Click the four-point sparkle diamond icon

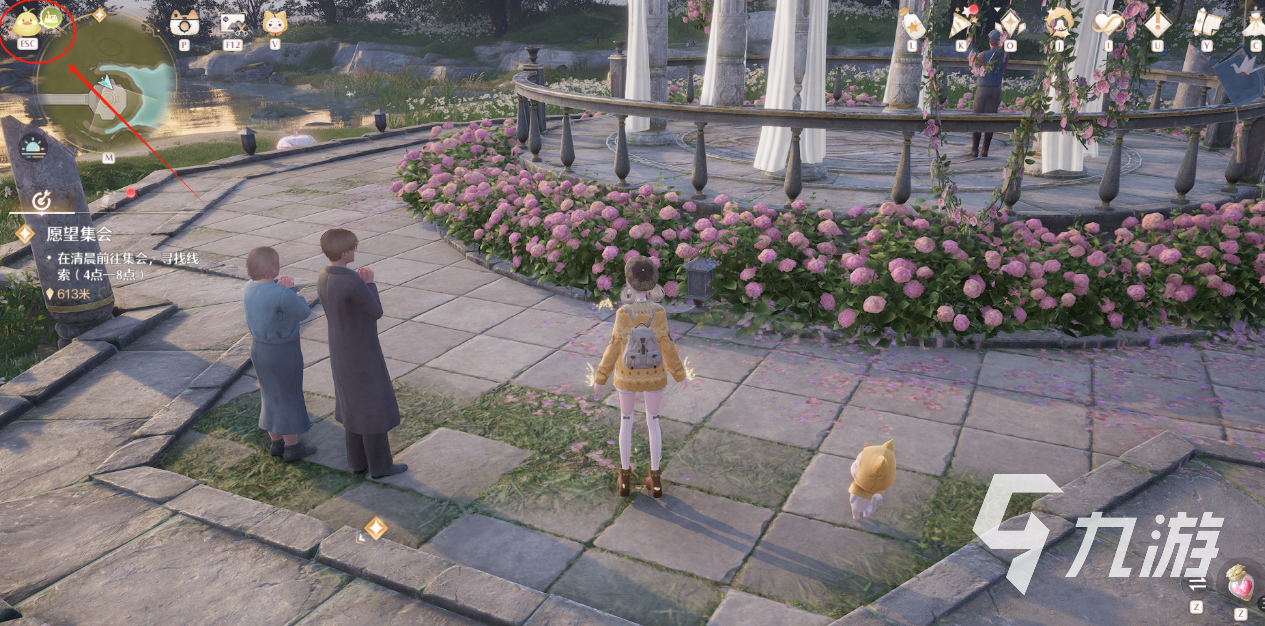1010,22
